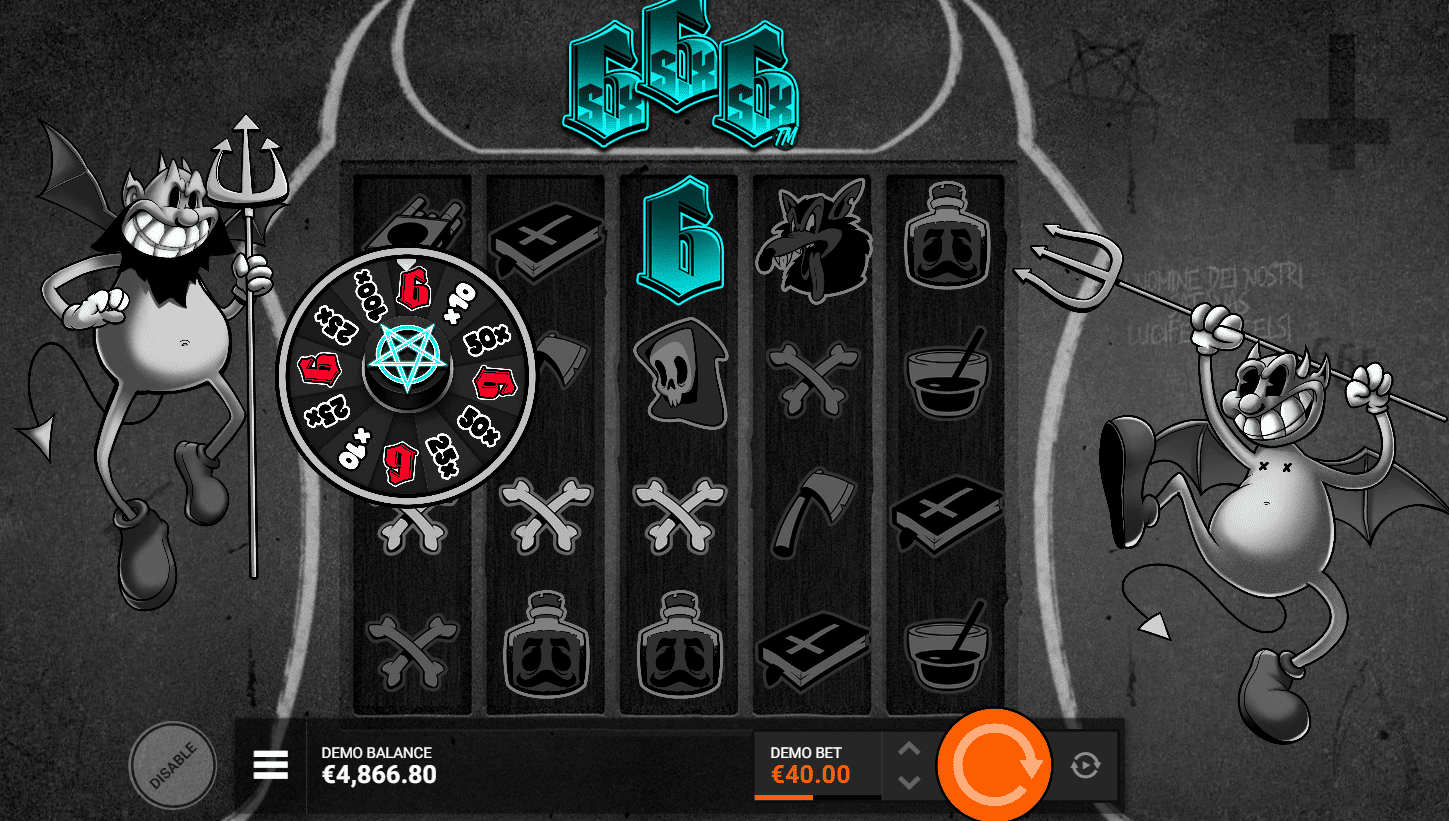Open the hamburger menu
The image size is (1449, 821).
pyautogui.click(x=271, y=765)
